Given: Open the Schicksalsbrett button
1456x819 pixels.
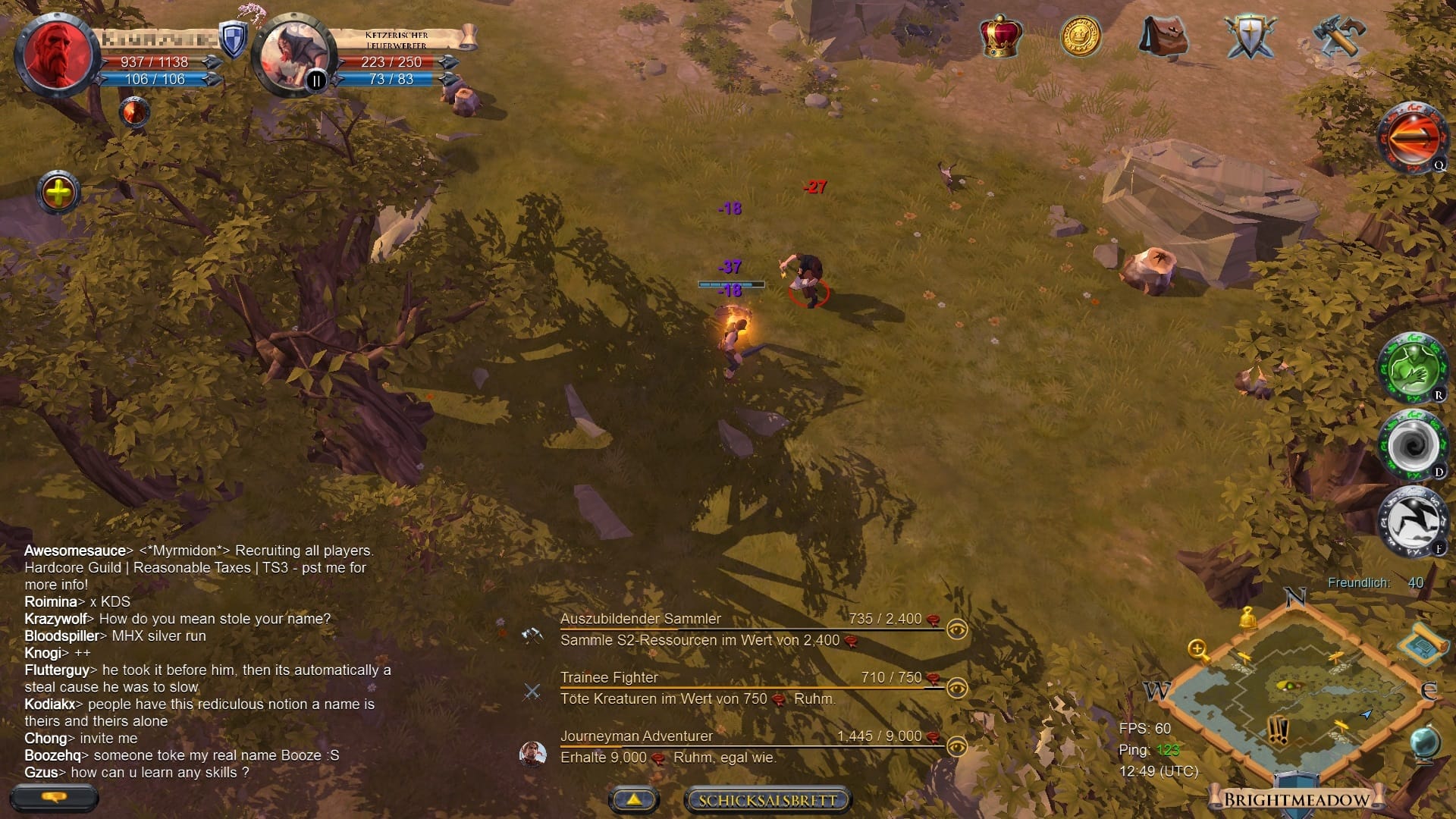Looking at the screenshot, I should coord(767,800).
